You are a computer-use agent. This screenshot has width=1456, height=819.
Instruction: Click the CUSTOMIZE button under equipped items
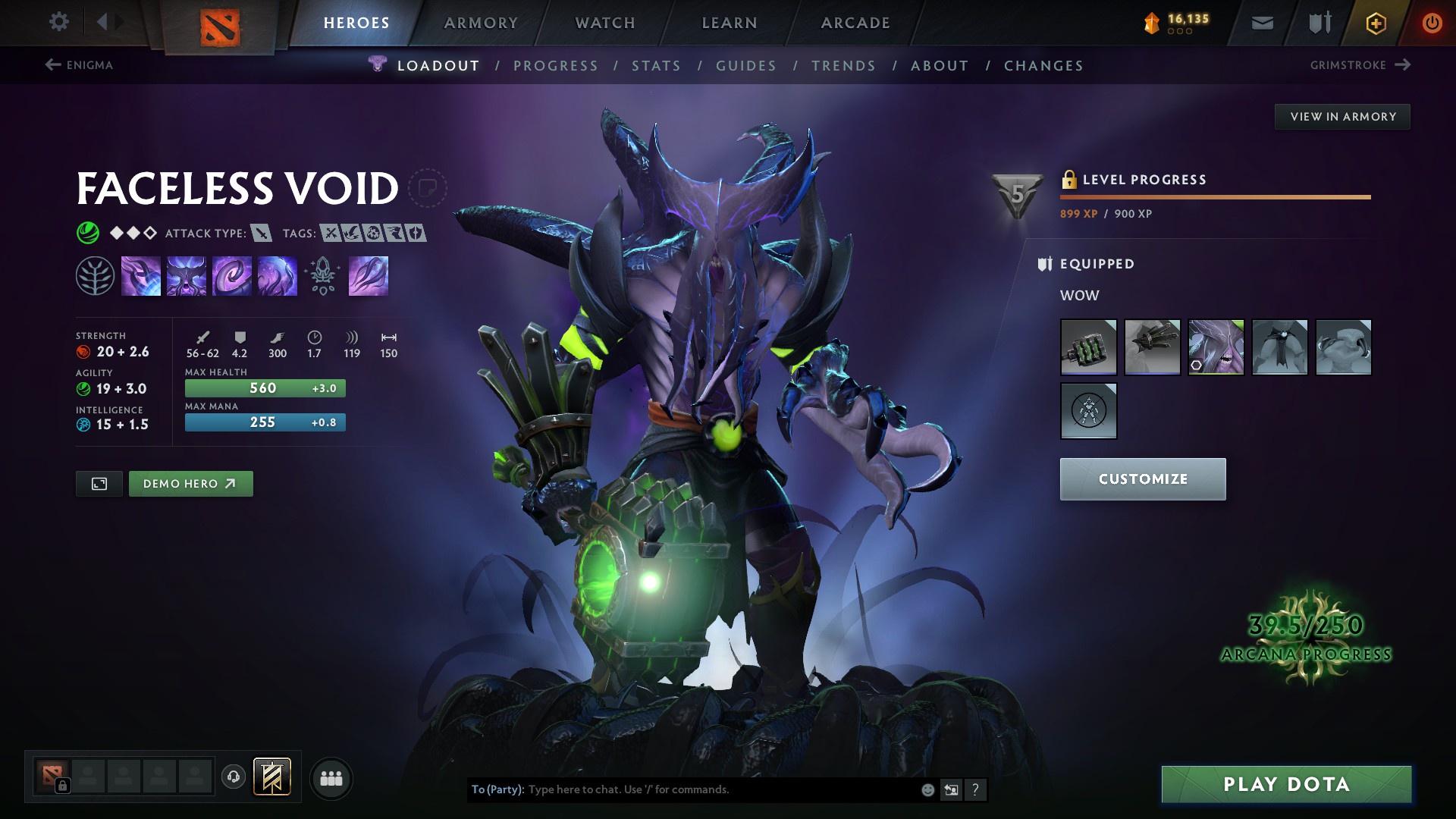pos(1142,479)
